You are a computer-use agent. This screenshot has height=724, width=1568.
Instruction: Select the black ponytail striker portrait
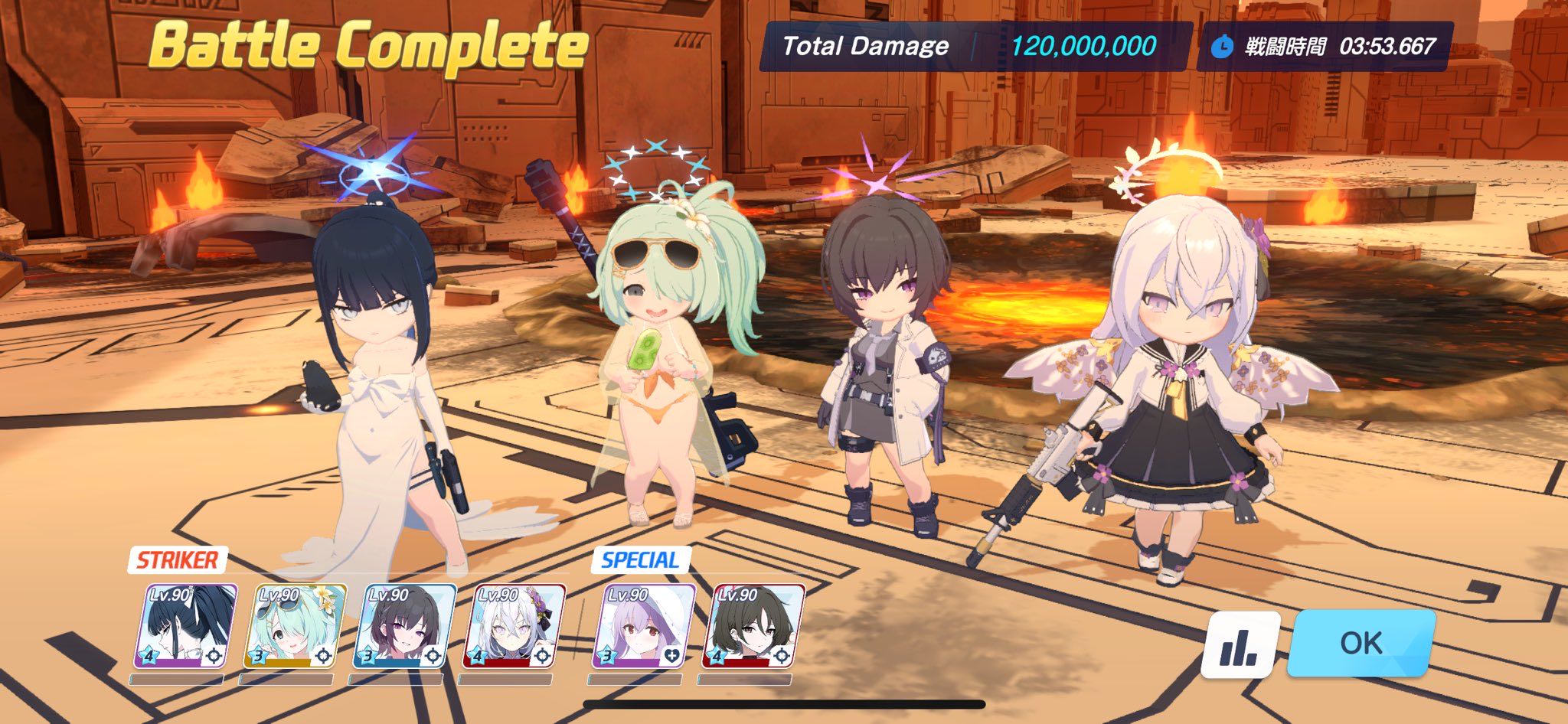coord(186,625)
